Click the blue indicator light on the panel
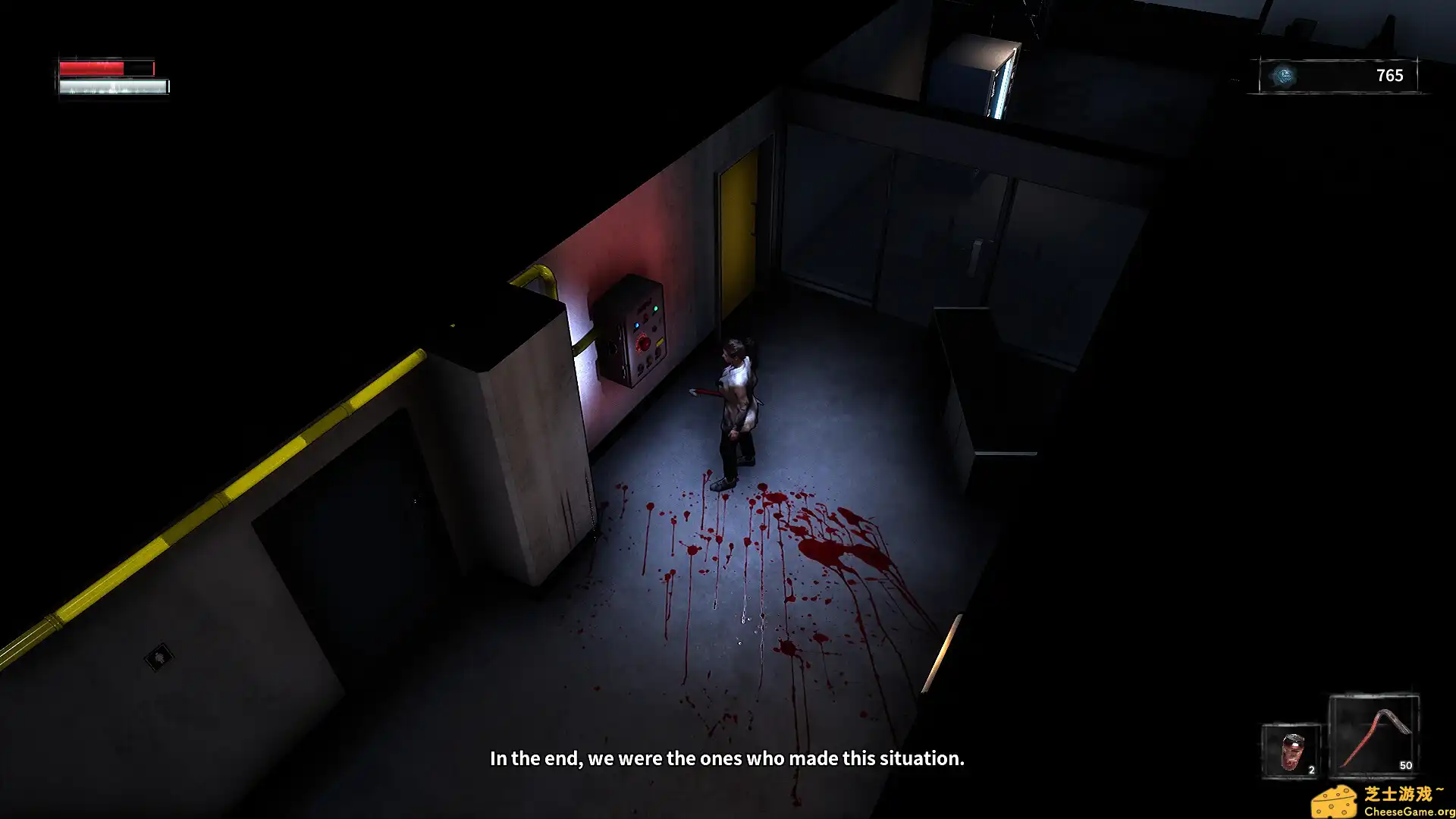 coord(637,325)
